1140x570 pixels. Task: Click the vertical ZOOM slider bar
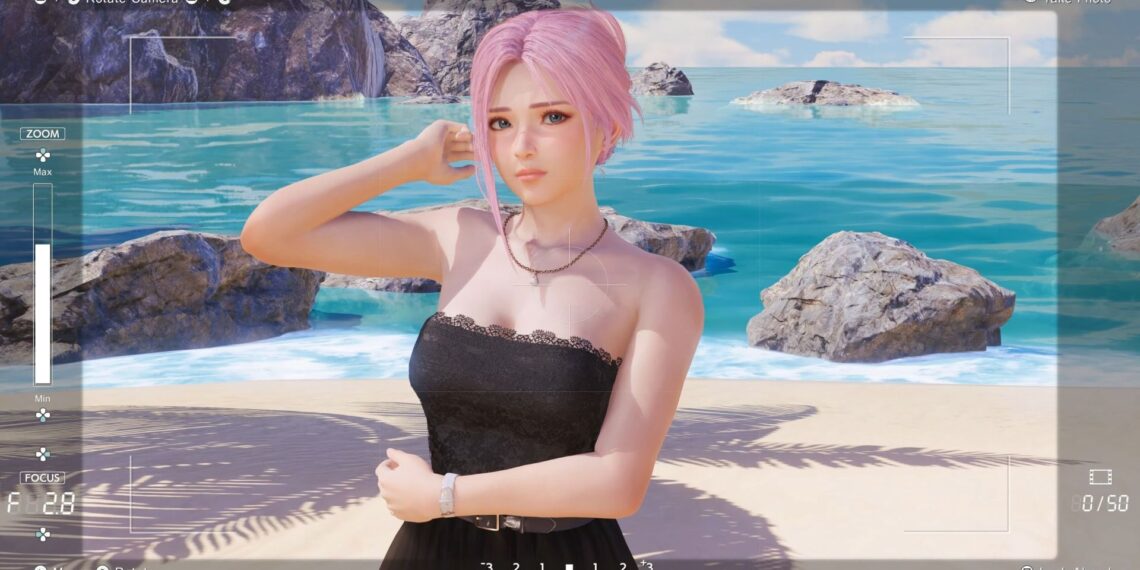(x=42, y=284)
